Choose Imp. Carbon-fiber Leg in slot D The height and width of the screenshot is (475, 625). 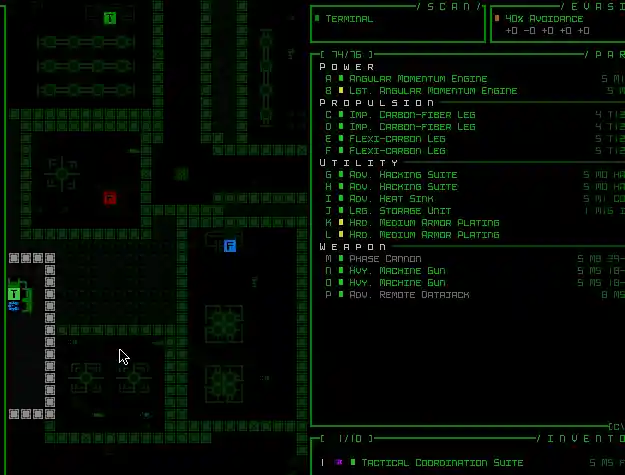click(x=412, y=127)
